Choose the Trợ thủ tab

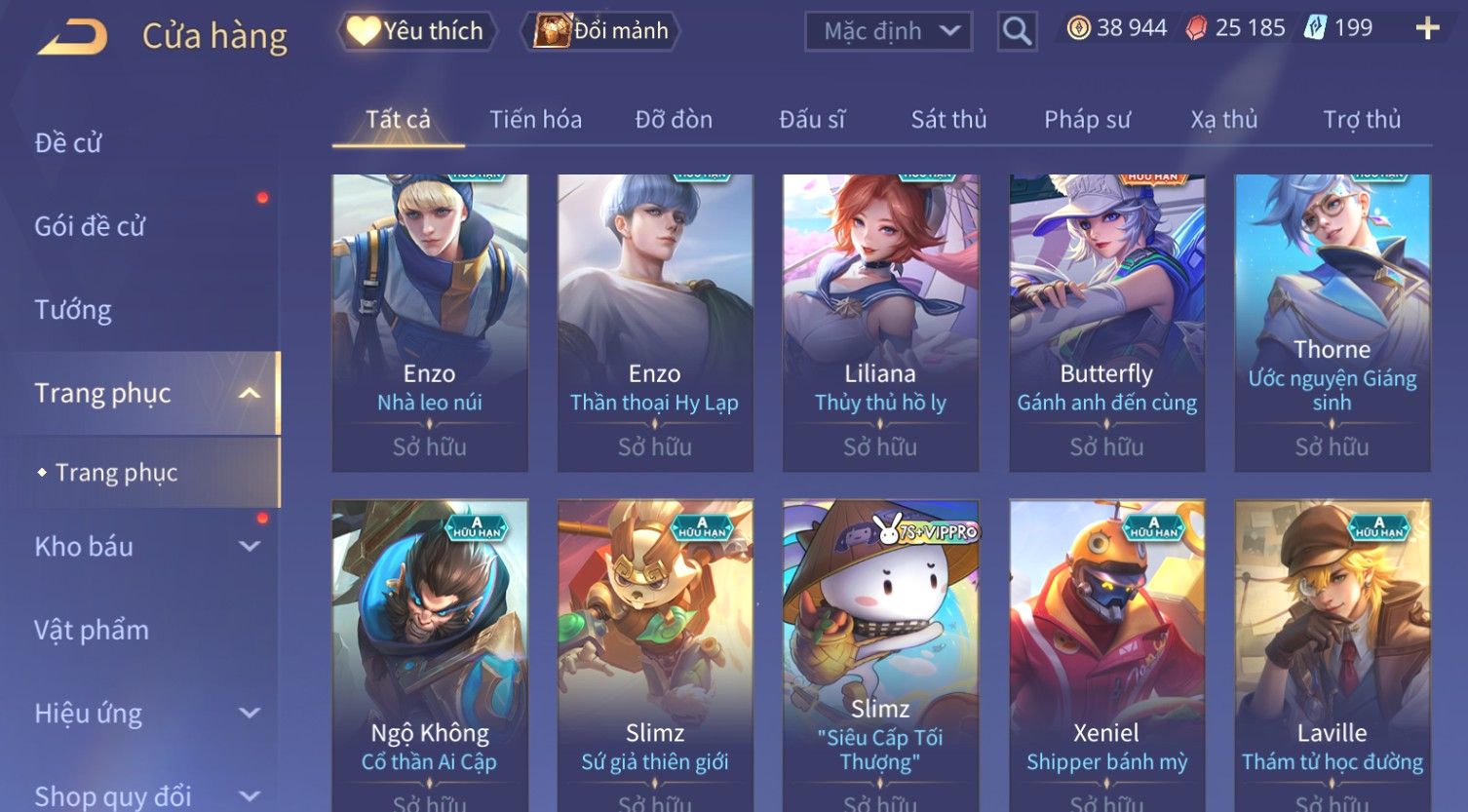coord(1362,120)
